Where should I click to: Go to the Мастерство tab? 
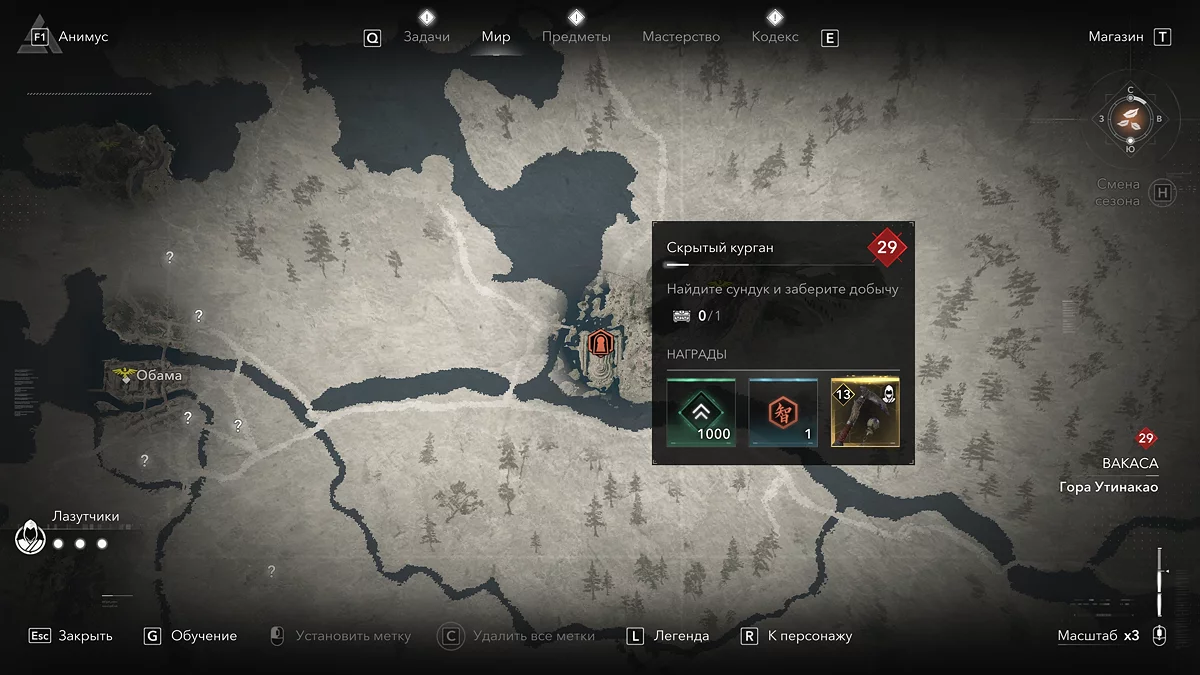681,37
